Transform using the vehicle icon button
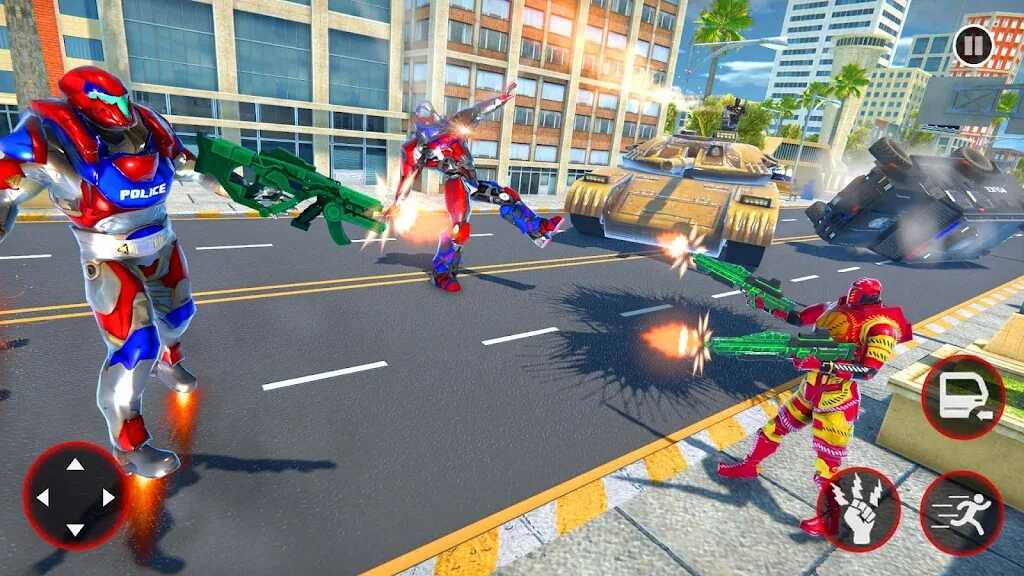Image resolution: width=1024 pixels, height=576 pixels. coord(962,397)
